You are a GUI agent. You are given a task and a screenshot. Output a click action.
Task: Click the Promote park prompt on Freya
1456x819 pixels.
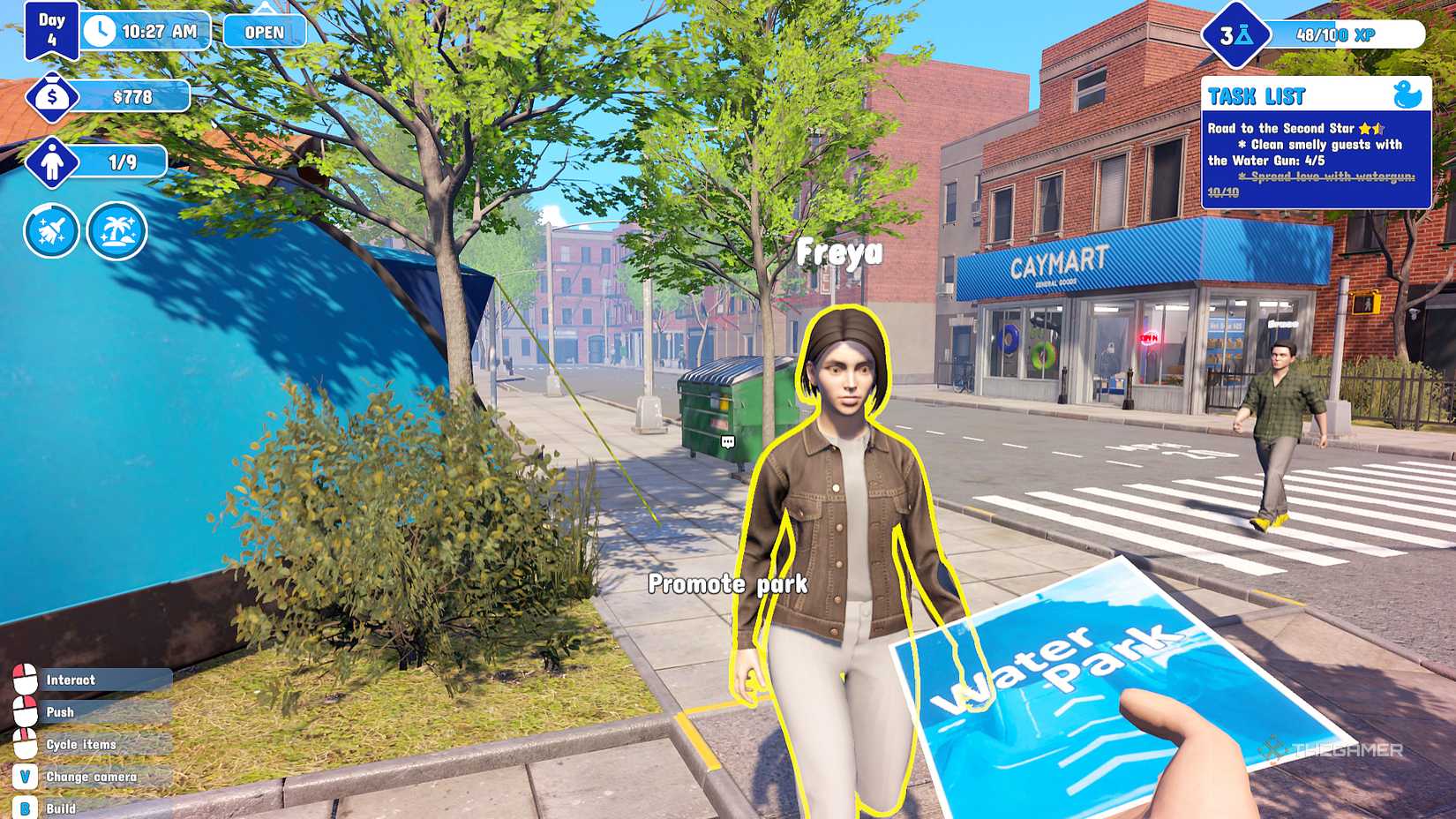(x=728, y=583)
